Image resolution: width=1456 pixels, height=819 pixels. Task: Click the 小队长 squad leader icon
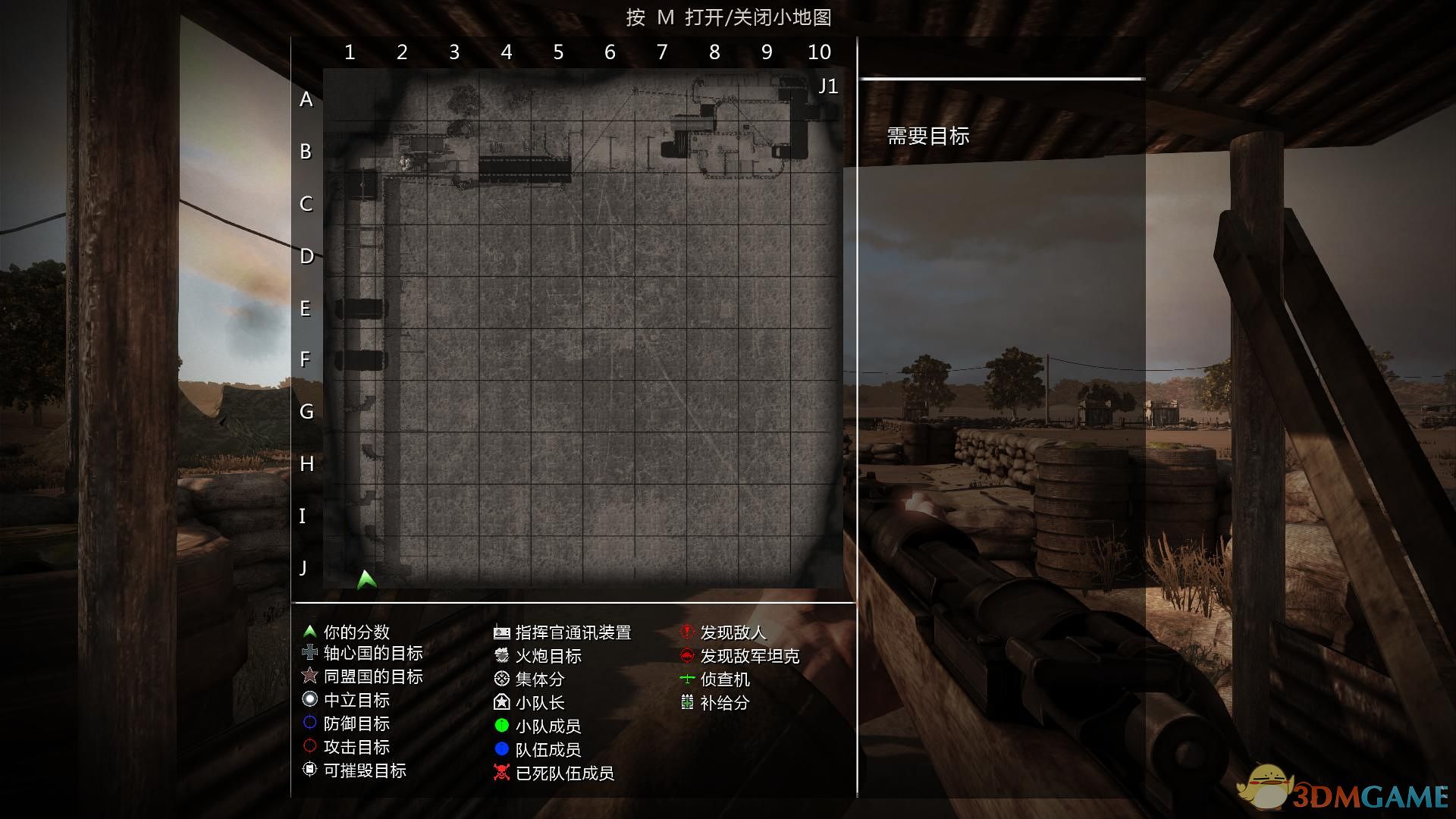coord(500,703)
